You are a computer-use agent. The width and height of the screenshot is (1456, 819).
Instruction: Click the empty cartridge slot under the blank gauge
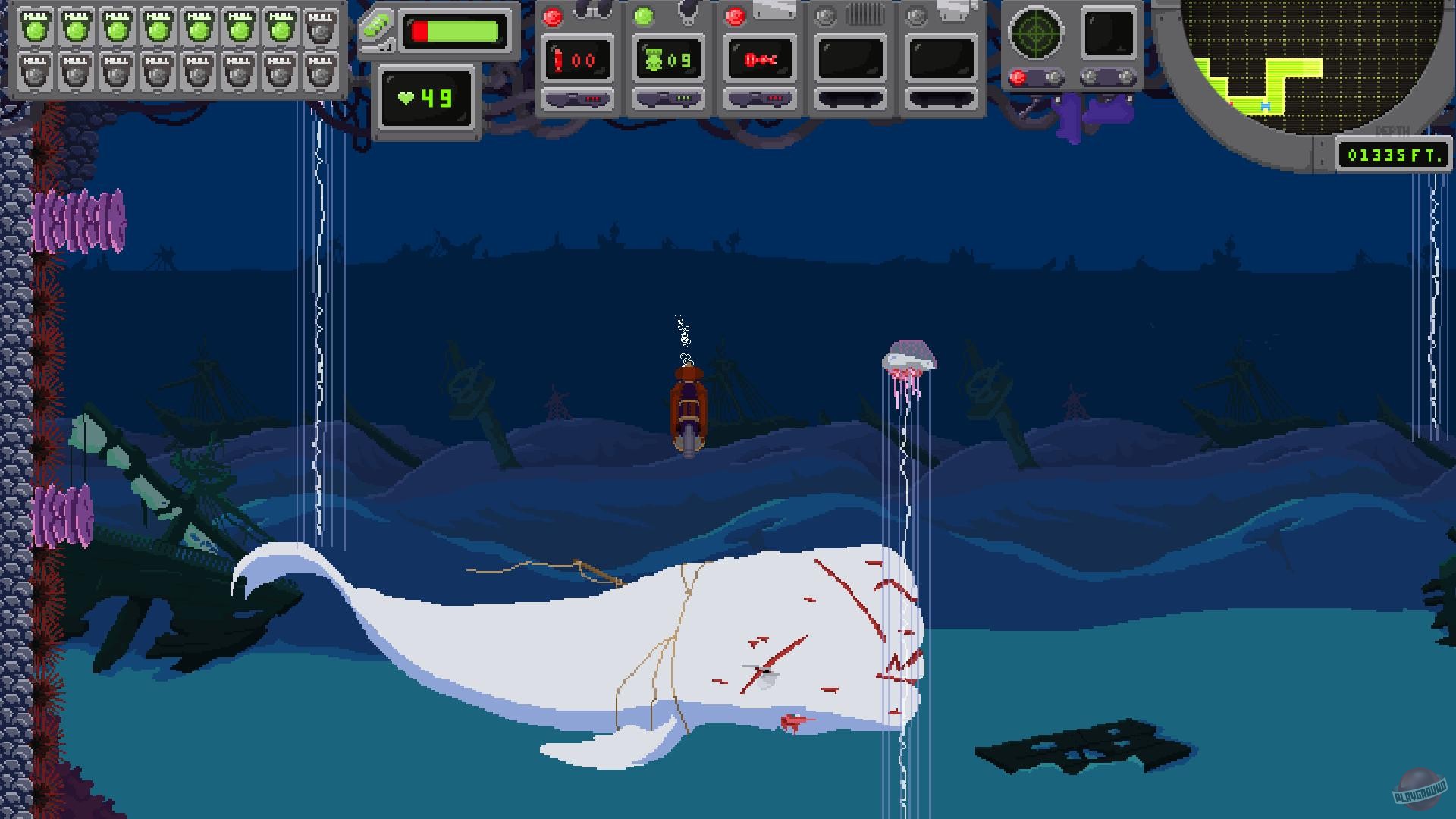(x=851, y=99)
